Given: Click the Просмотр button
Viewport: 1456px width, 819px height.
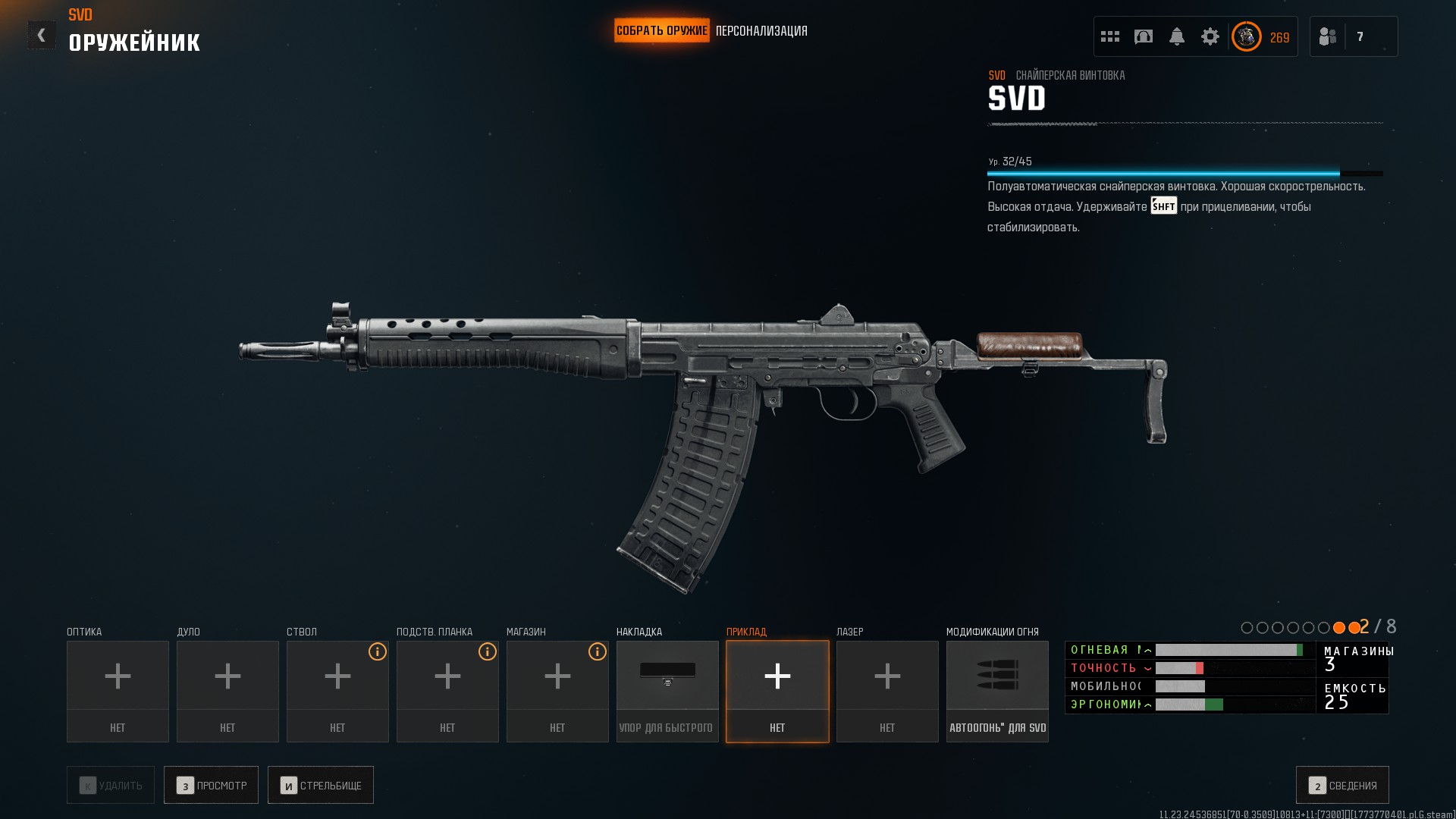Looking at the screenshot, I should (211, 785).
